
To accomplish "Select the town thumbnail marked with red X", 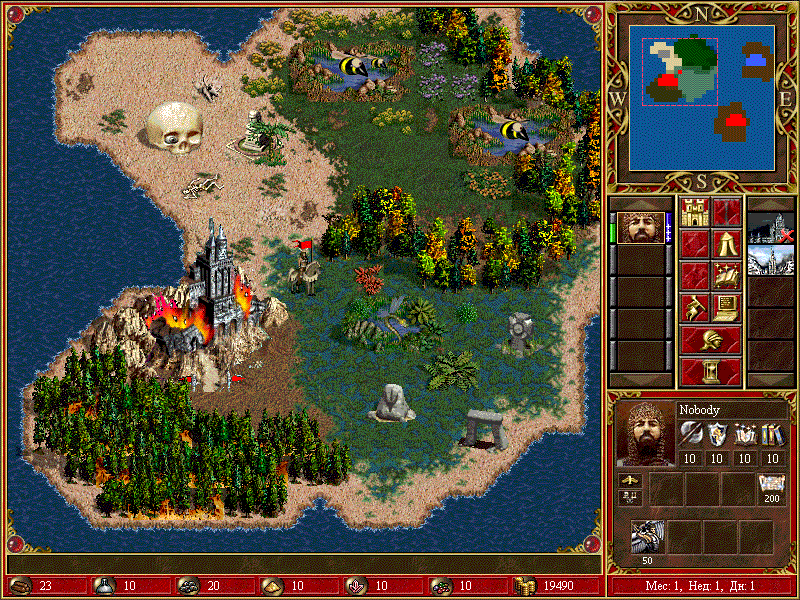I will pyautogui.click(x=770, y=228).
